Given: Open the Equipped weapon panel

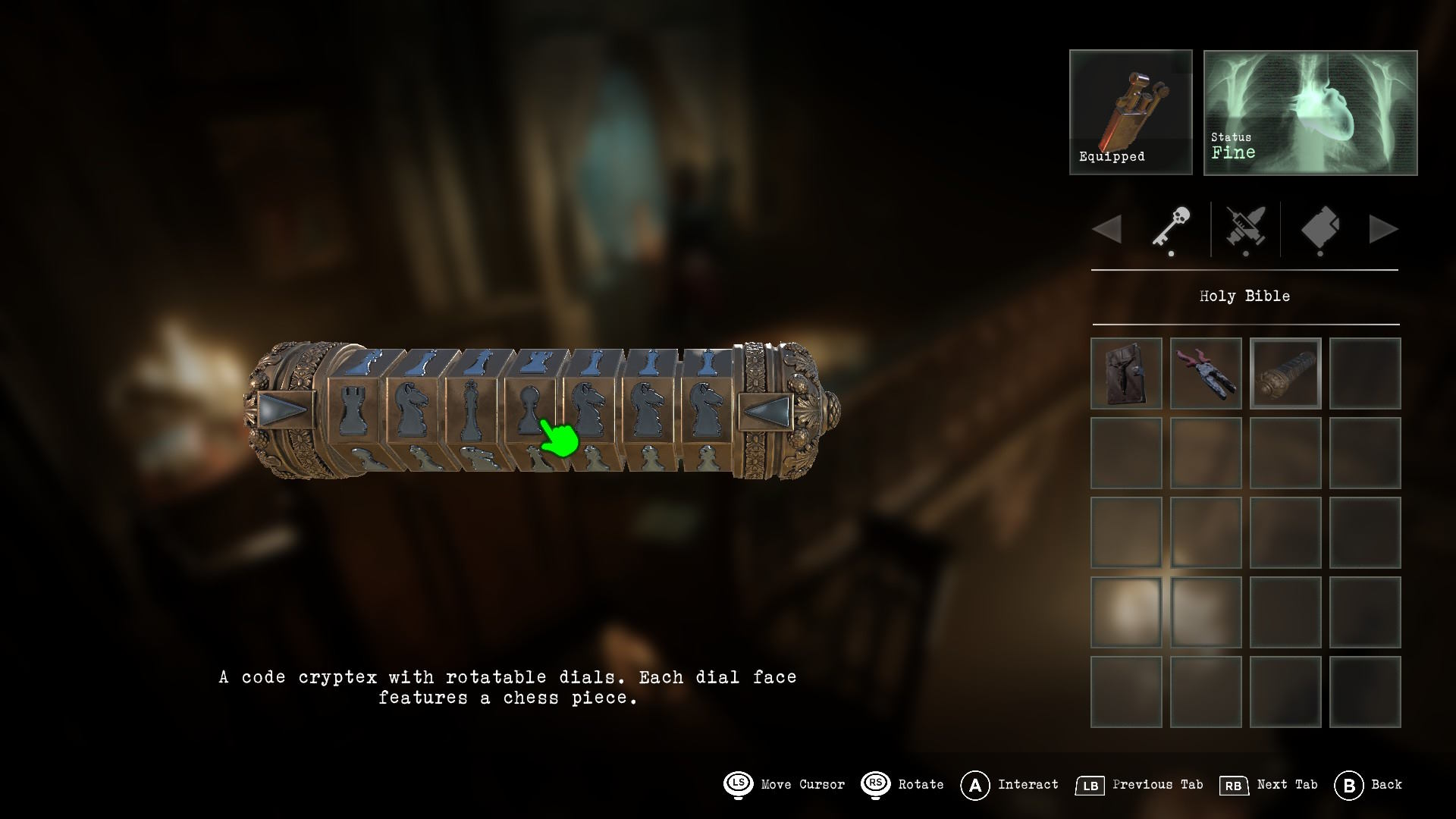Looking at the screenshot, I should click(1131, 112).
